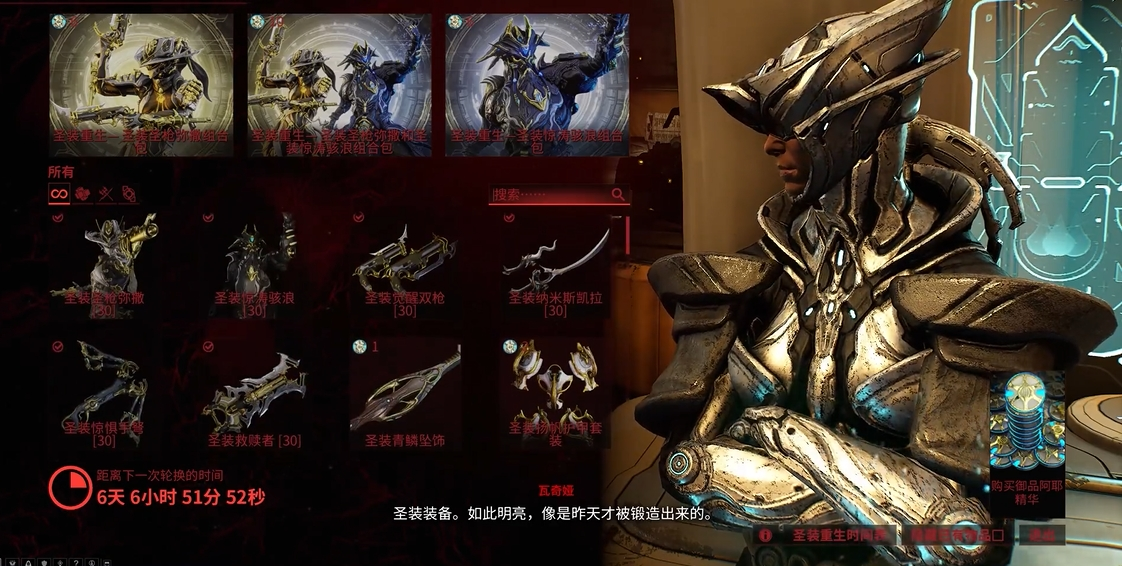Switch to the crossed weapons filter tab
The image size is (1122, 566).
pos(105,194)
